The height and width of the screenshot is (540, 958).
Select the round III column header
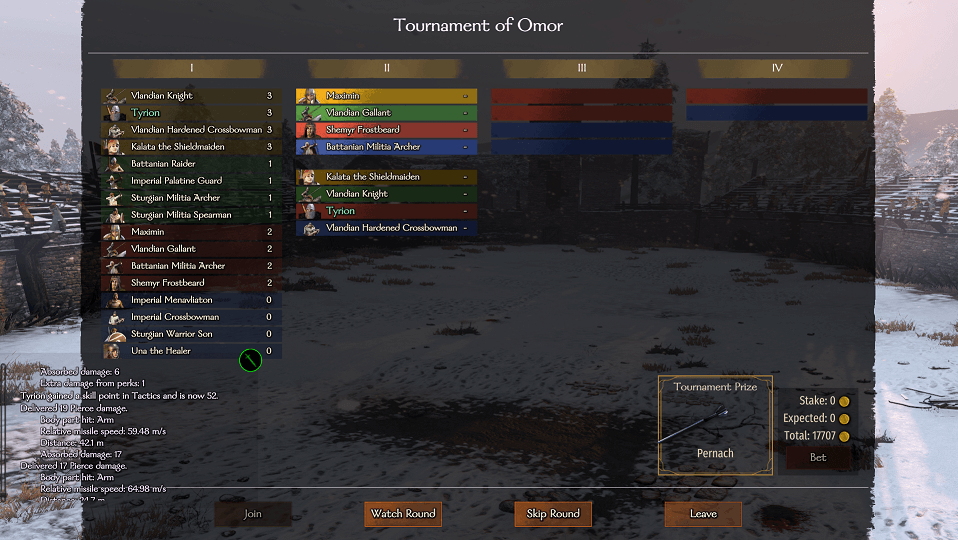582,68
